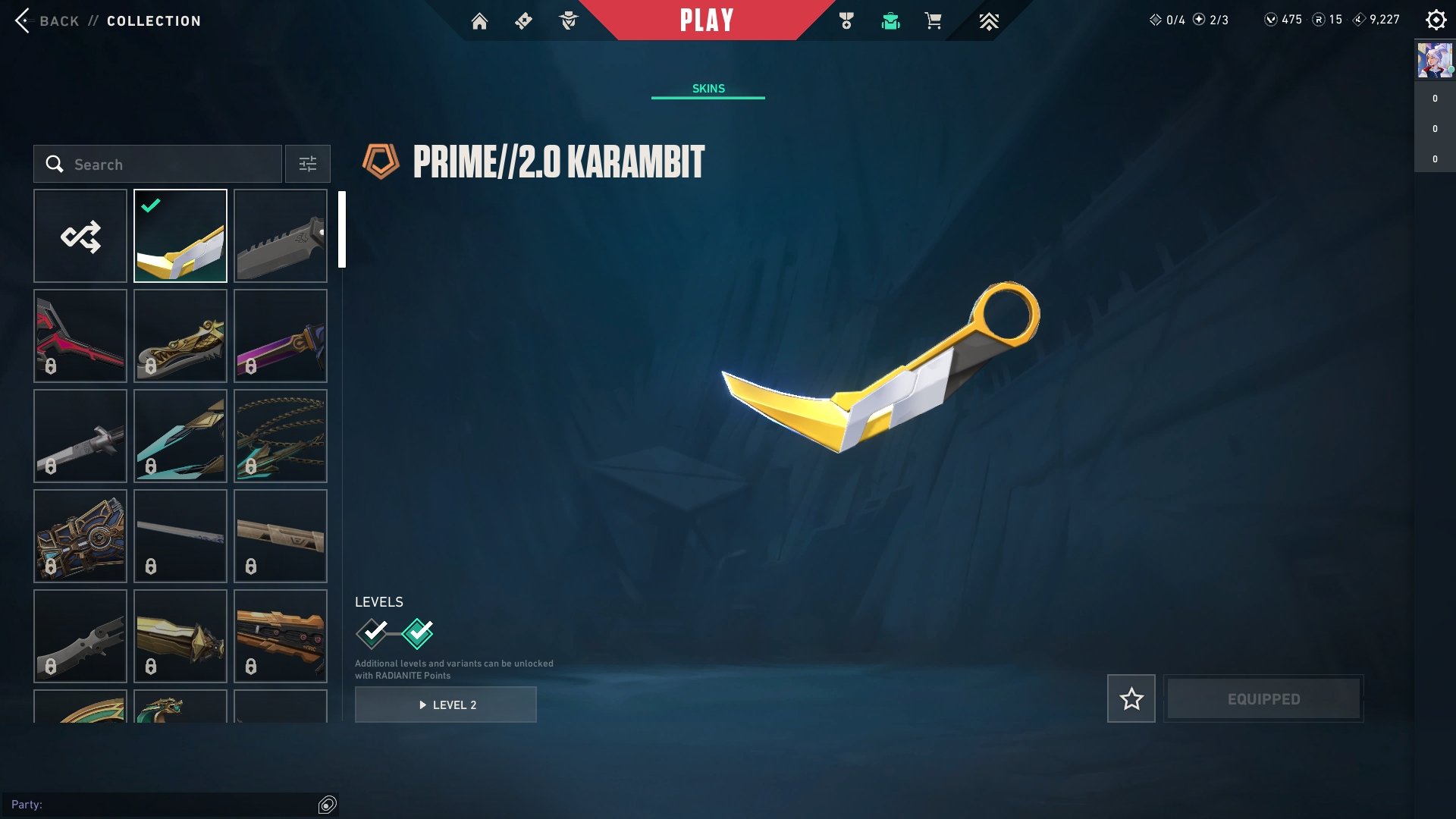
Task: Select the Collection backpack icon
Action: (890, 21)
